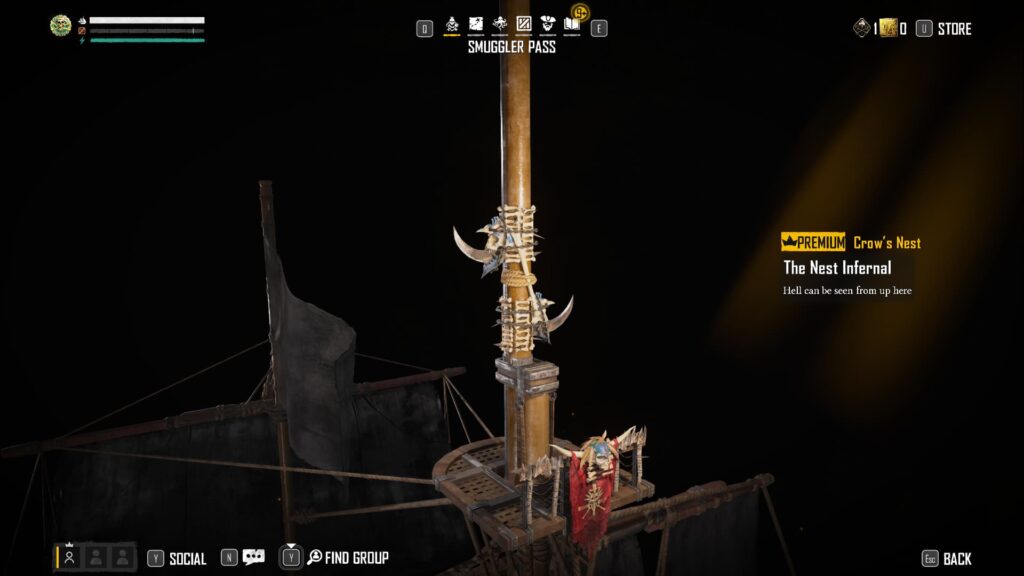This screenshot has height=576, width=1024.
Task: Select your crowned party leader slot
Action: [x=69, y=558]
